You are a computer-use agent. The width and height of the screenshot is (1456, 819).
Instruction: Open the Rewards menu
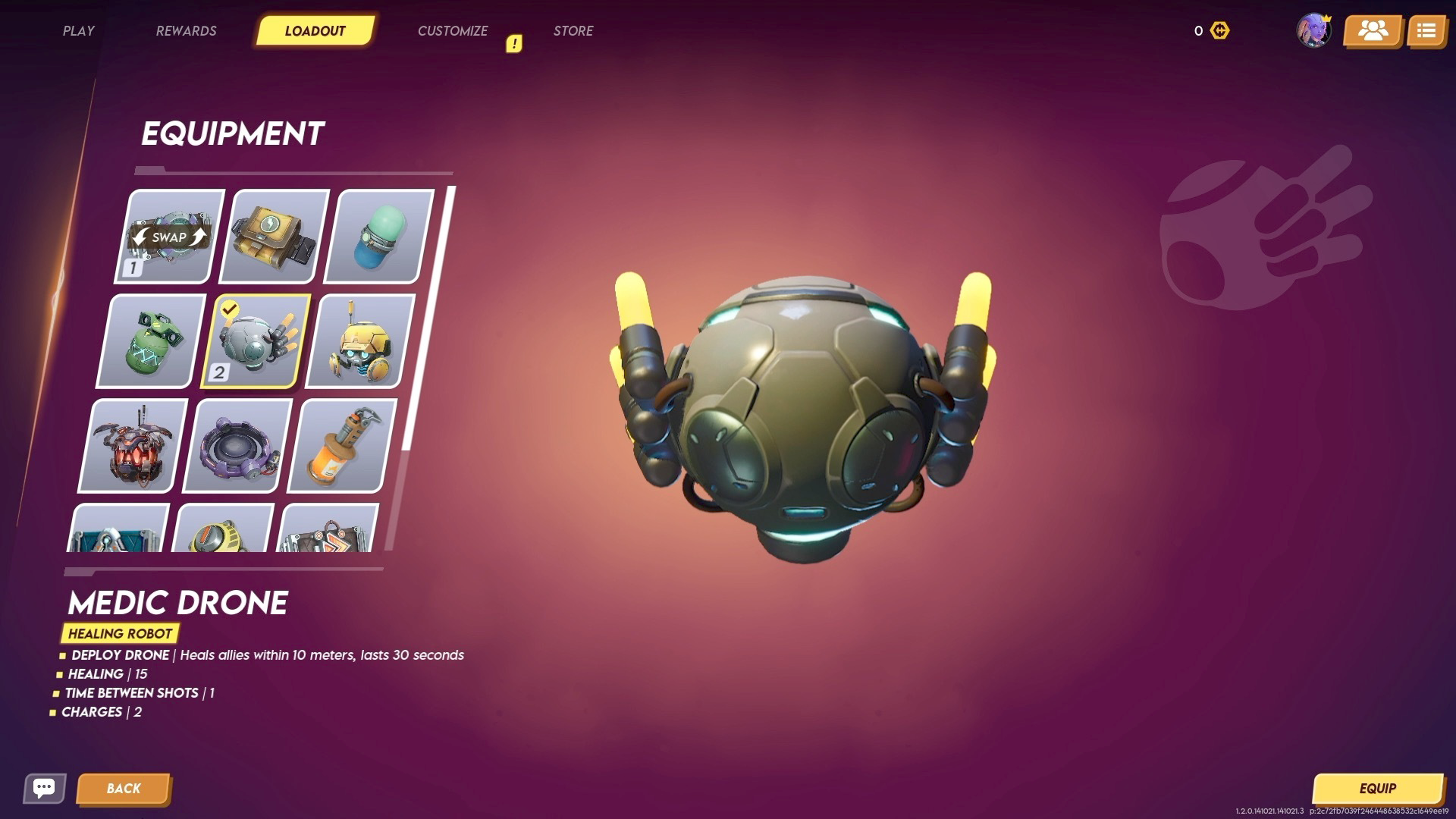point(186,31)
